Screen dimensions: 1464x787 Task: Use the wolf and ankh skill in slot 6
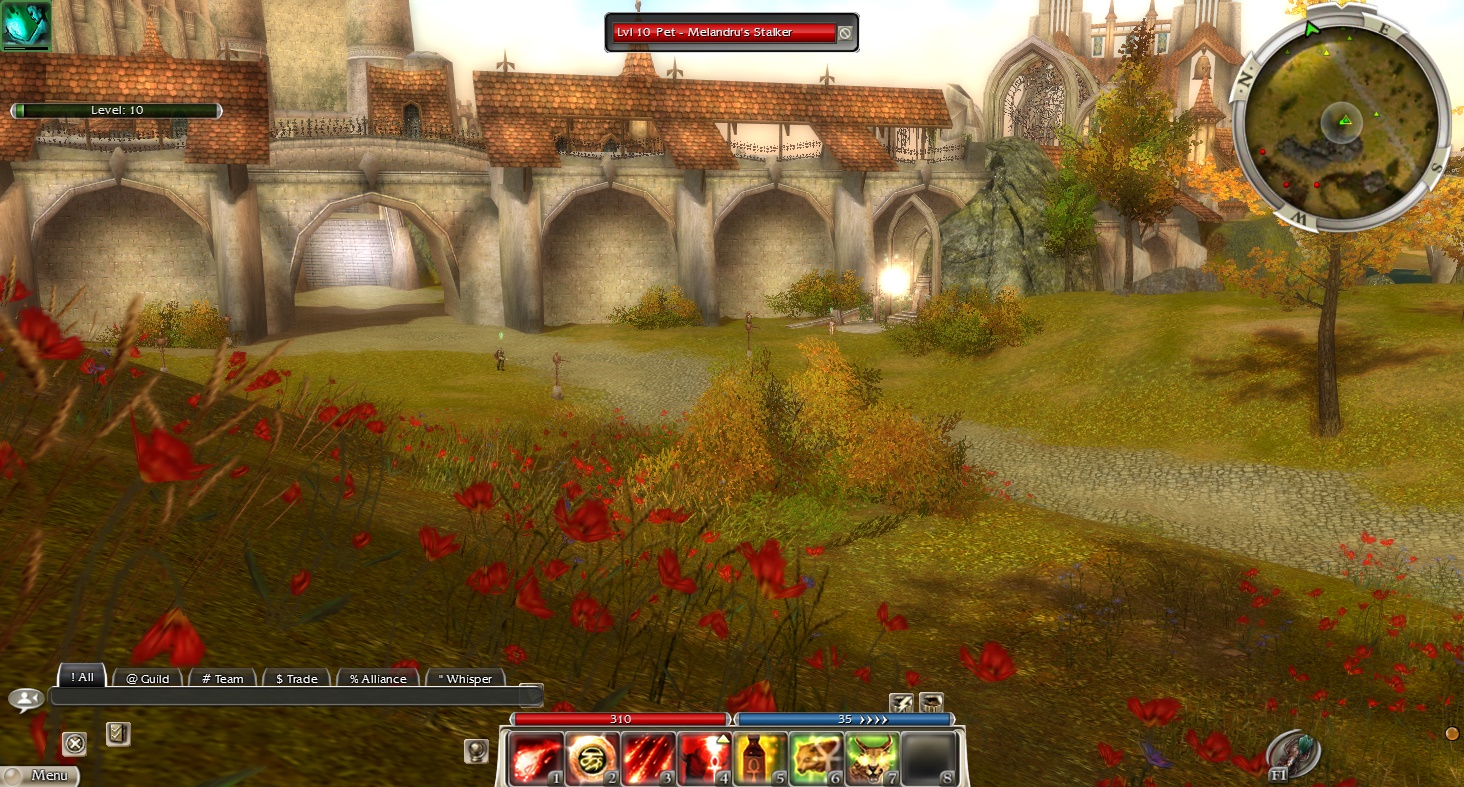click(816, 758)
